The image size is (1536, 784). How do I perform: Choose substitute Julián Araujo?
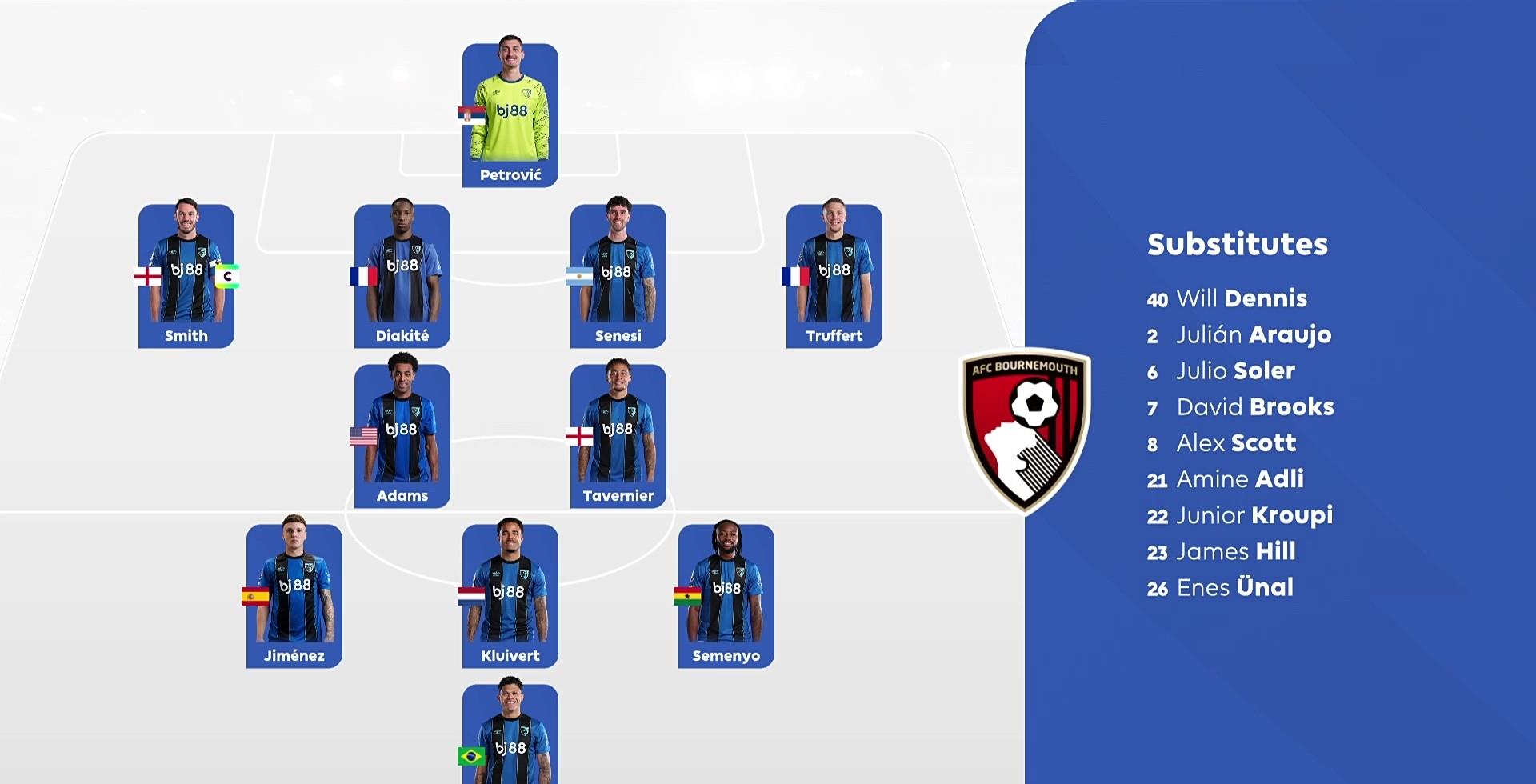pyautogui.click(x=1239, y=335)
